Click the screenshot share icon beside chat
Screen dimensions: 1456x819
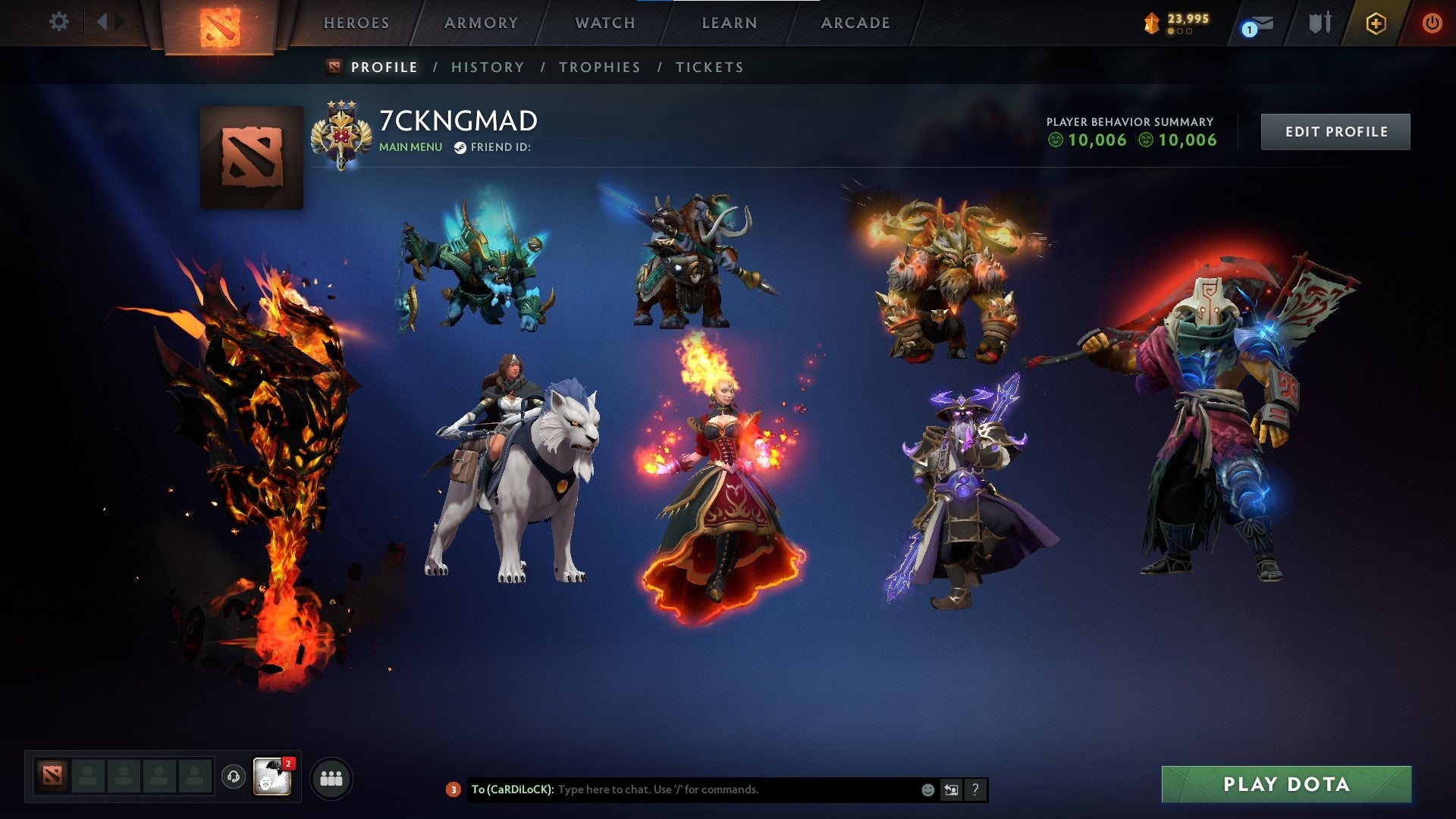pos(951,789)
